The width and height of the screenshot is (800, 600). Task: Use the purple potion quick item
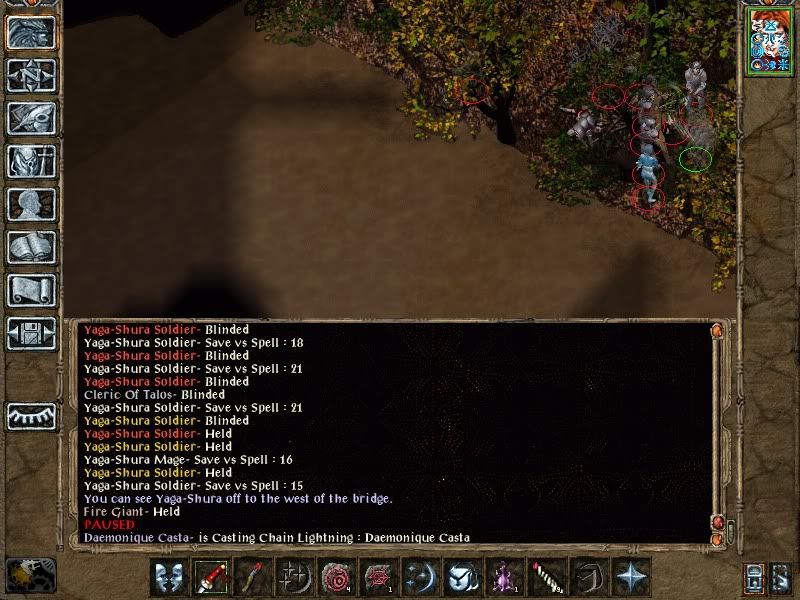point(501,578)
